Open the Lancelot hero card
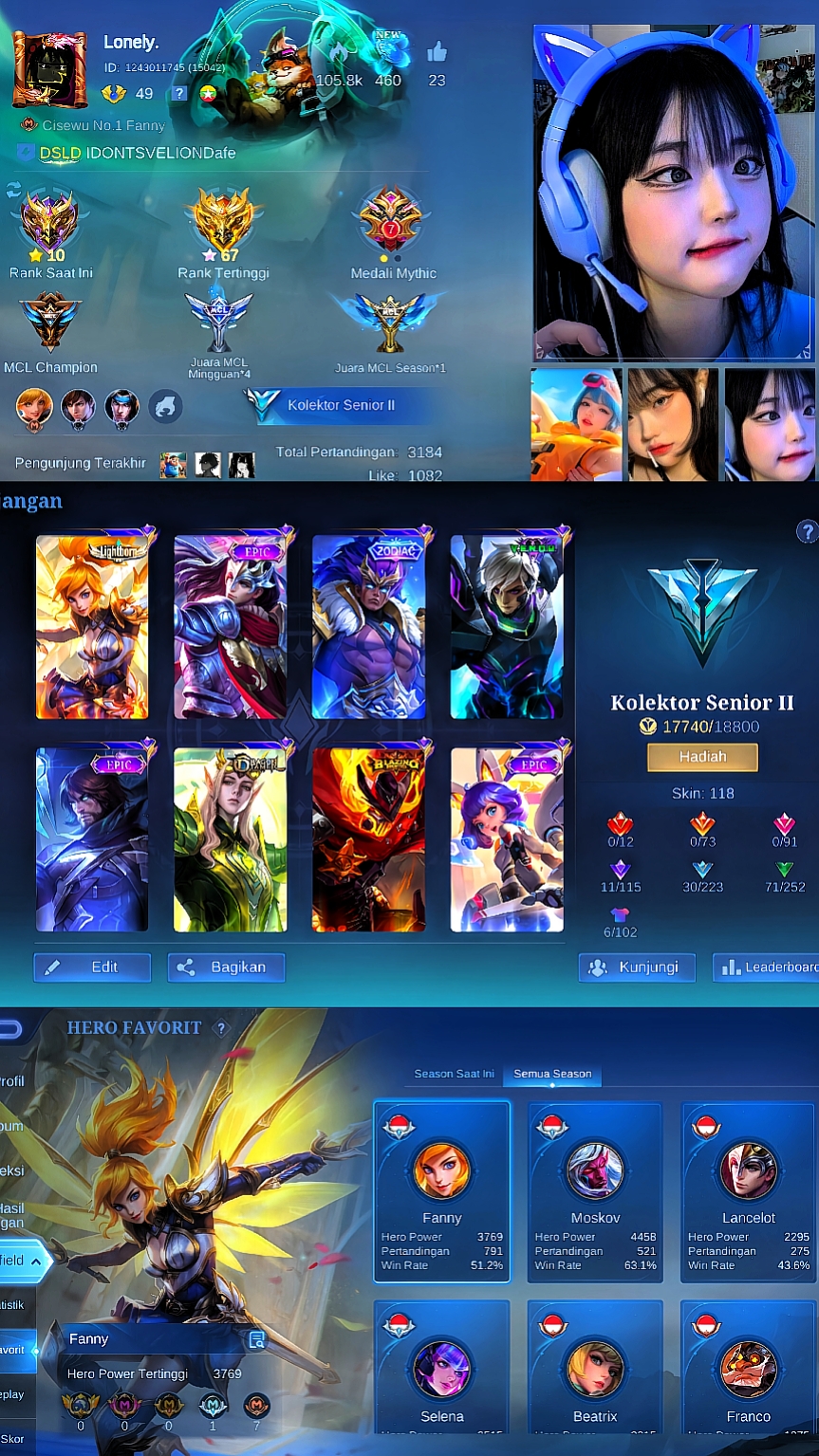 [748, 1191]
